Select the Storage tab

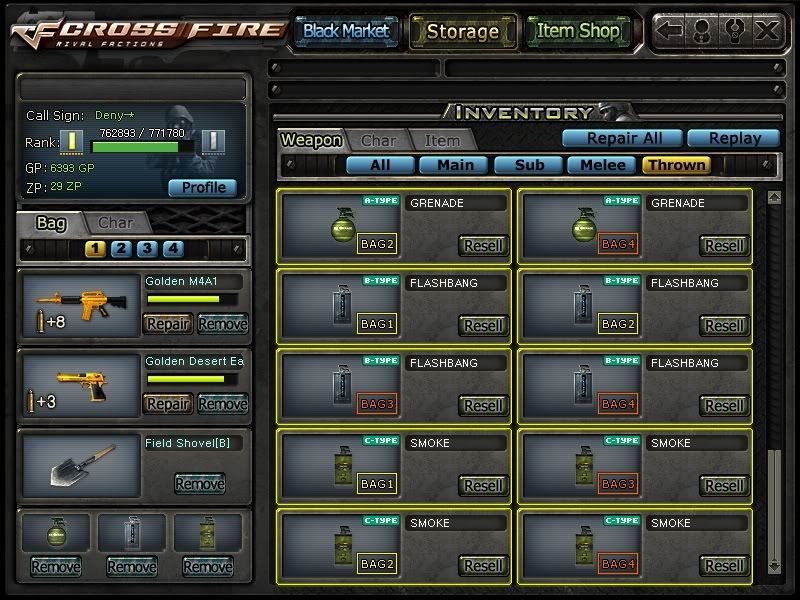pyautogui.click(x=463, y=31)
